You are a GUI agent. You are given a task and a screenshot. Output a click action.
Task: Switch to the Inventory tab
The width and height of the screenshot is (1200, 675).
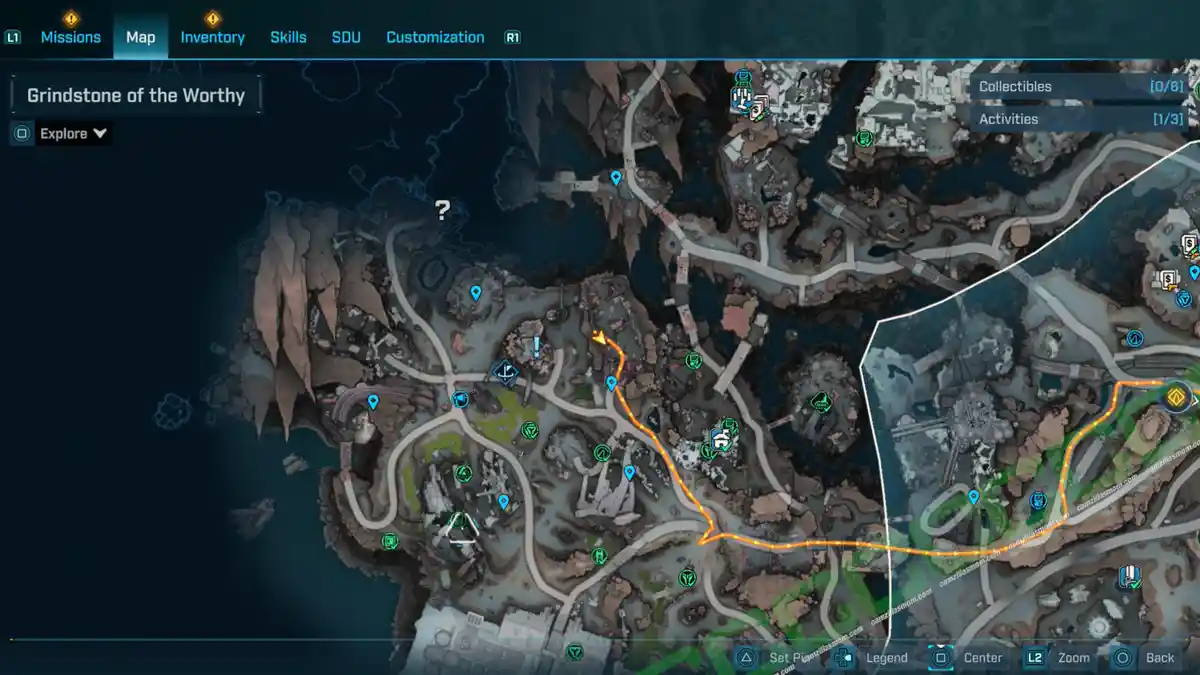pos(212,37)
